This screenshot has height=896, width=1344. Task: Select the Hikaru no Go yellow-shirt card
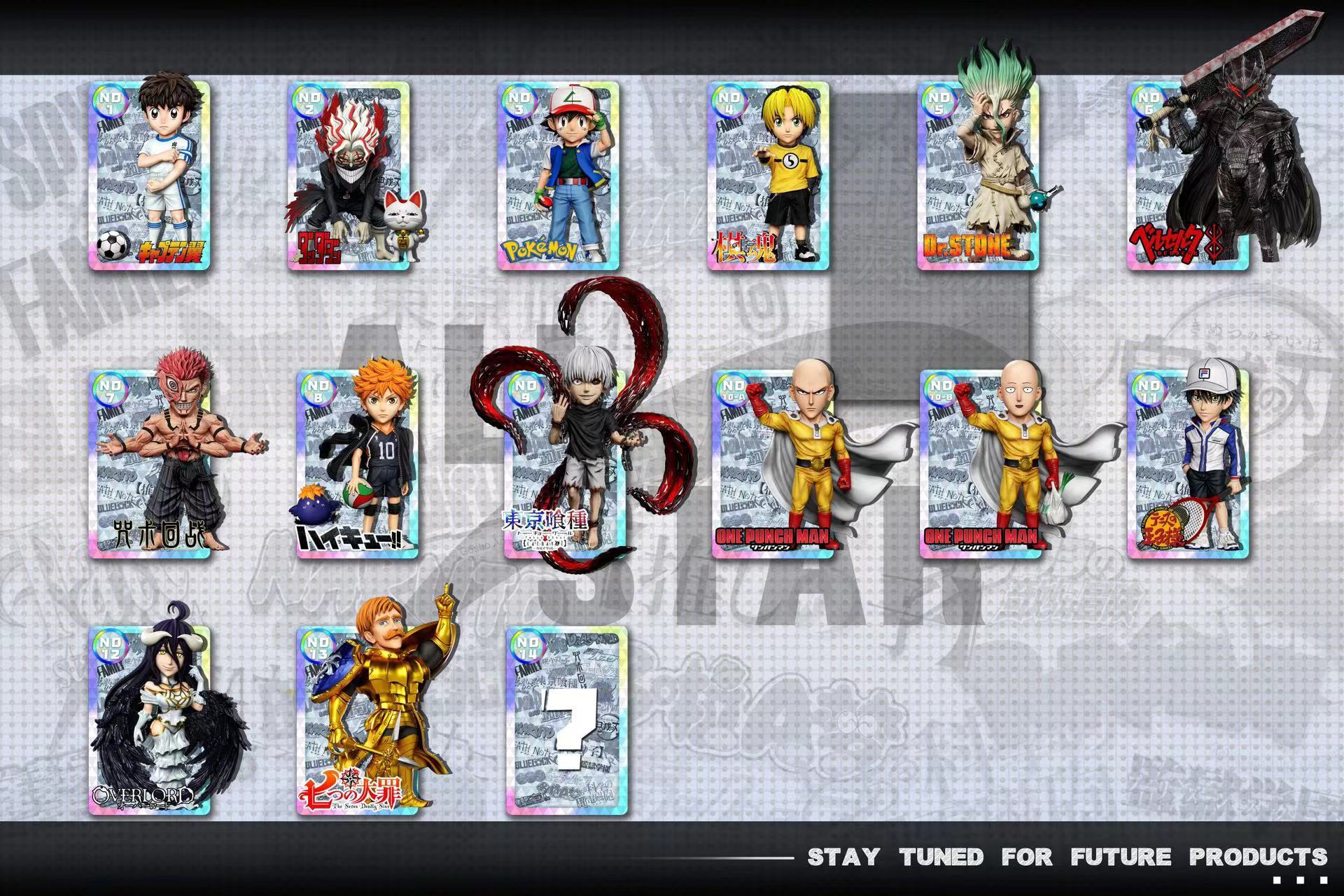click(x=768, y=175)
